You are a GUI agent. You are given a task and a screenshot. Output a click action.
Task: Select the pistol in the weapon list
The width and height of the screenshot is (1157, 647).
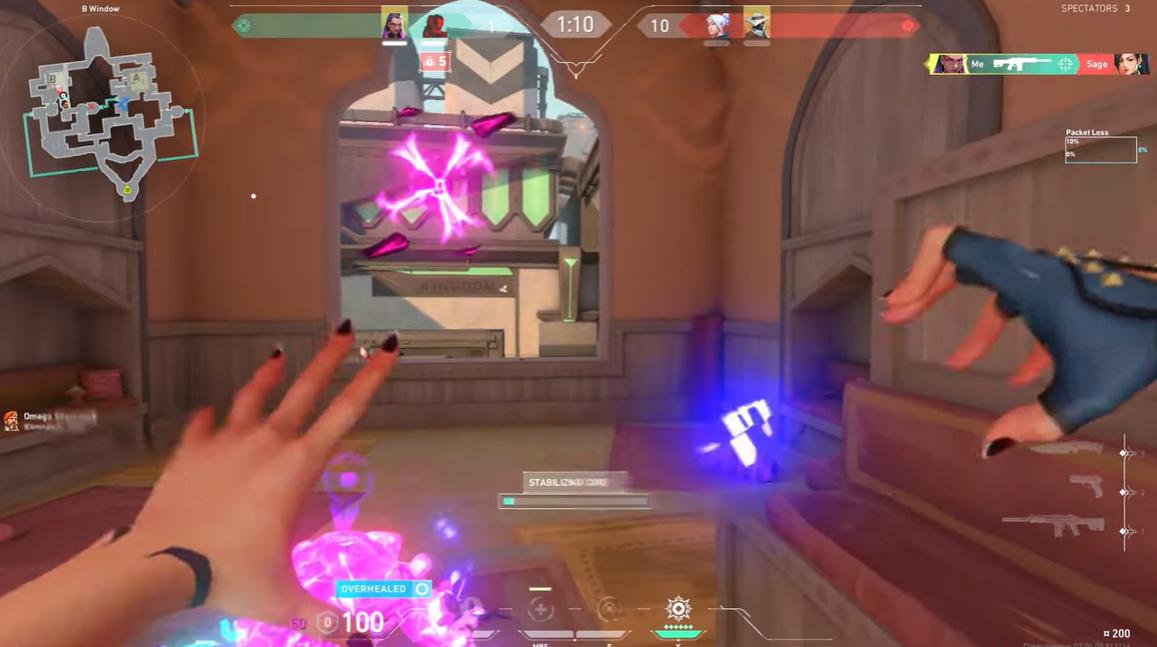point(1085,487)
